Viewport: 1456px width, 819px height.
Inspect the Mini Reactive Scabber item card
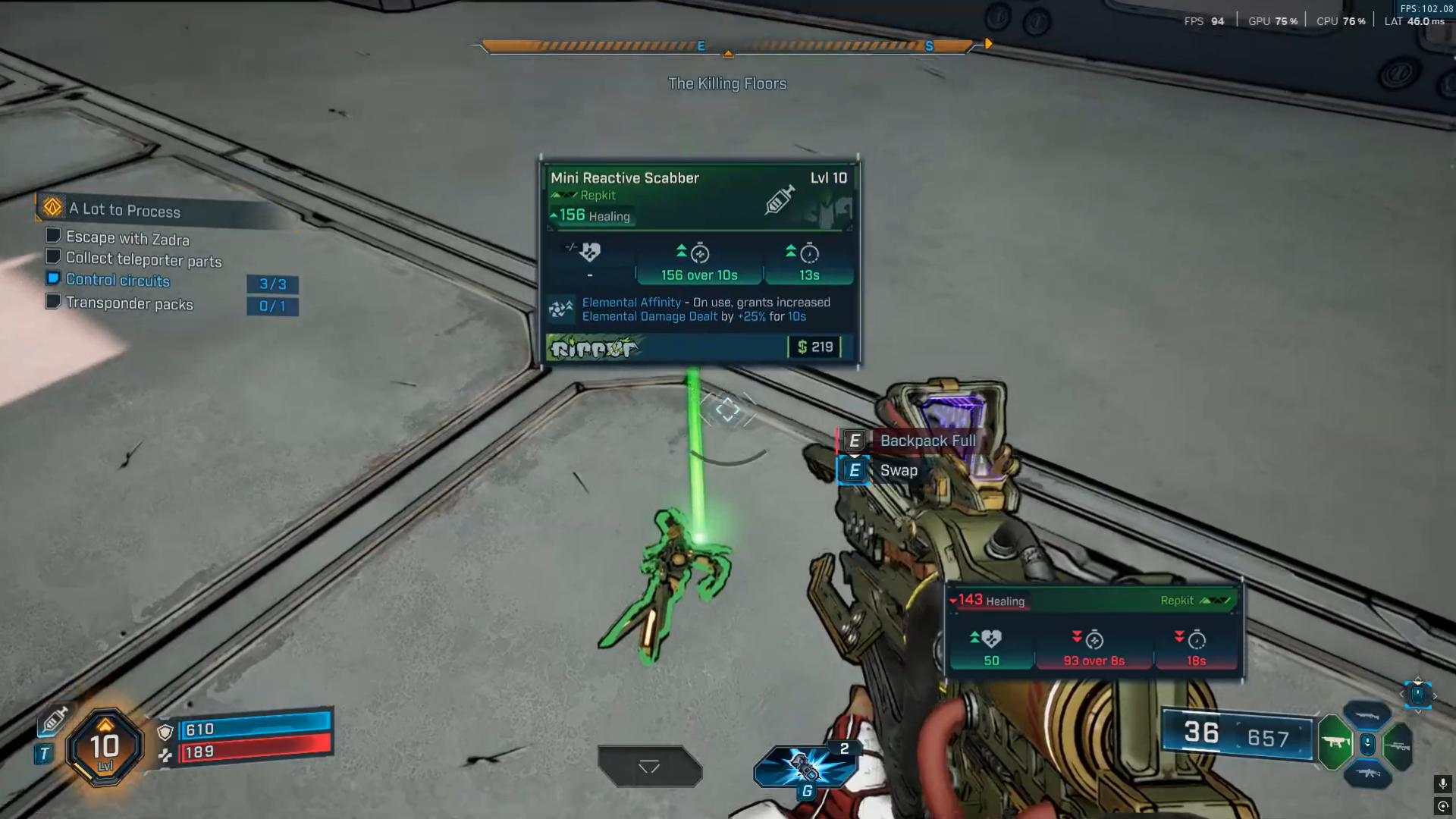coord(699,262)
